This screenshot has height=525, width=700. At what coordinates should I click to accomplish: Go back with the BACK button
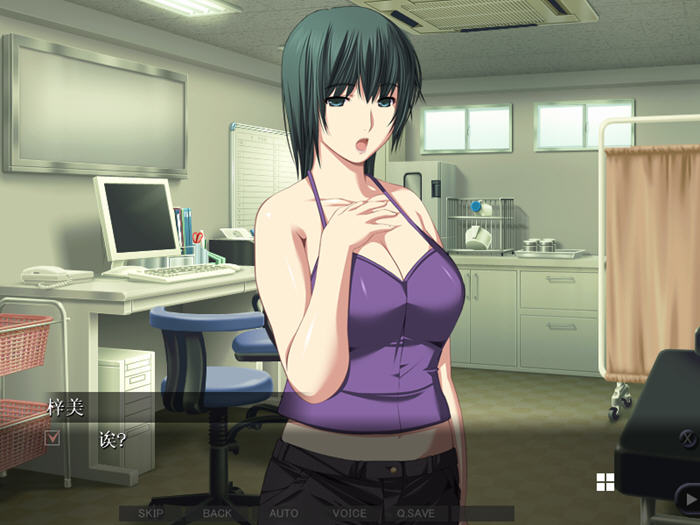click(x=217, y=514)
